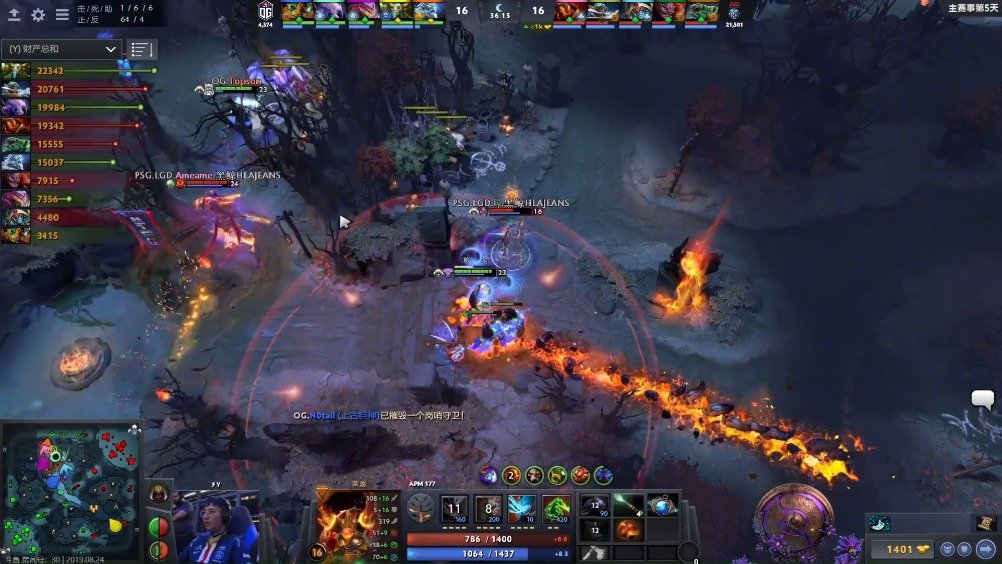Activate the blue lightning ability icon
Viewport: 1002px width, 564px height.
click(x=522, y=508)
